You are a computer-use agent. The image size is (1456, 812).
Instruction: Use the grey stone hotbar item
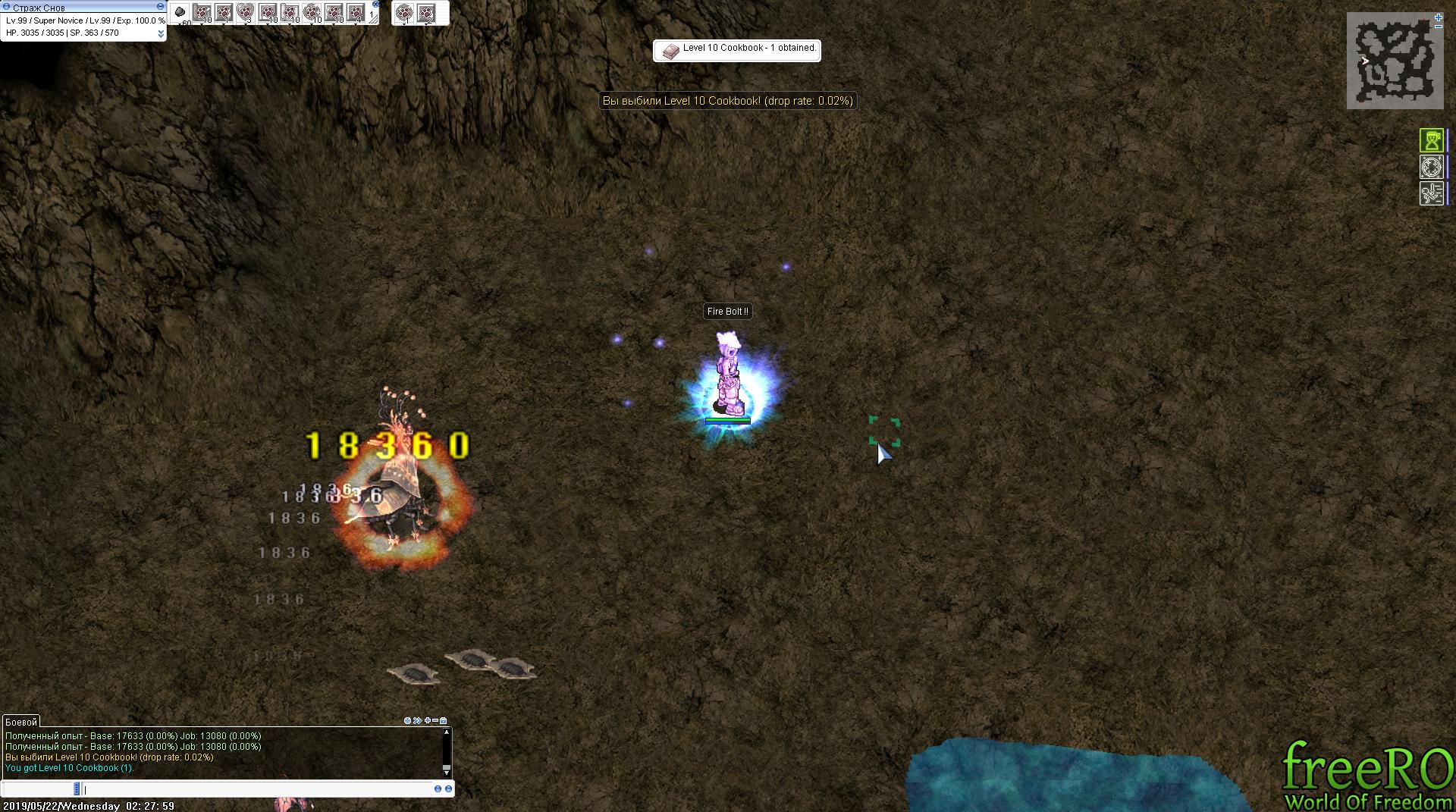click(180, 12)
